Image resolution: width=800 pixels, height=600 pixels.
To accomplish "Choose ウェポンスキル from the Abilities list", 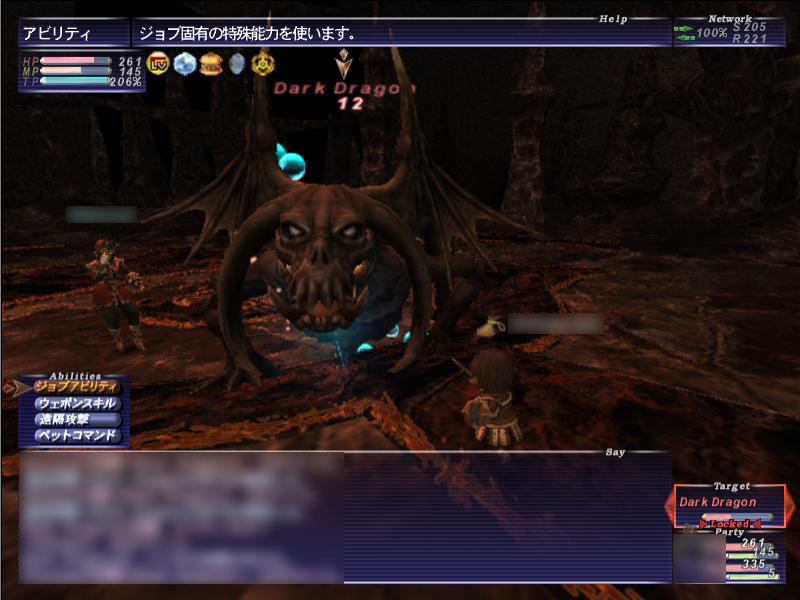I will coord(76,403).
